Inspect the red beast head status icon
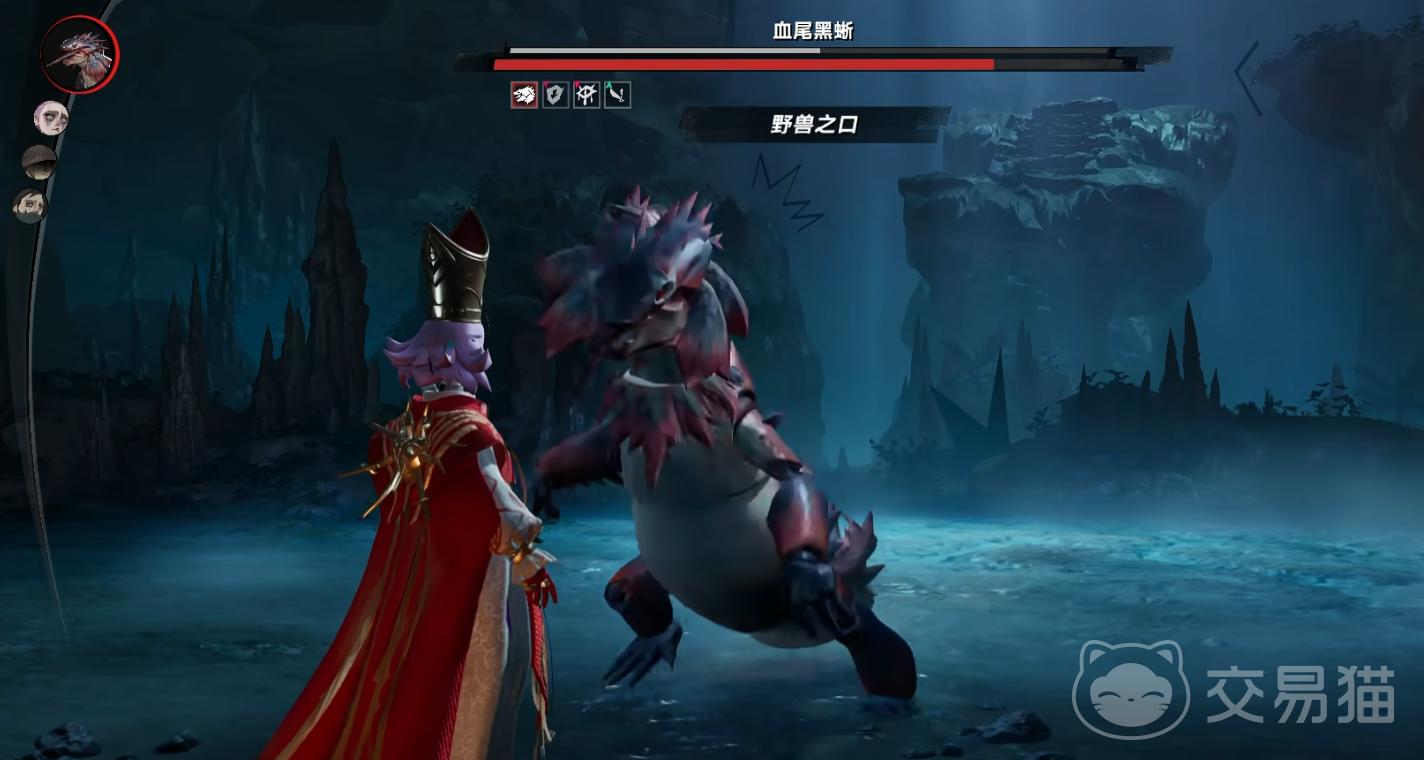This screenshot has height=760, width=1424. (524, 95)
